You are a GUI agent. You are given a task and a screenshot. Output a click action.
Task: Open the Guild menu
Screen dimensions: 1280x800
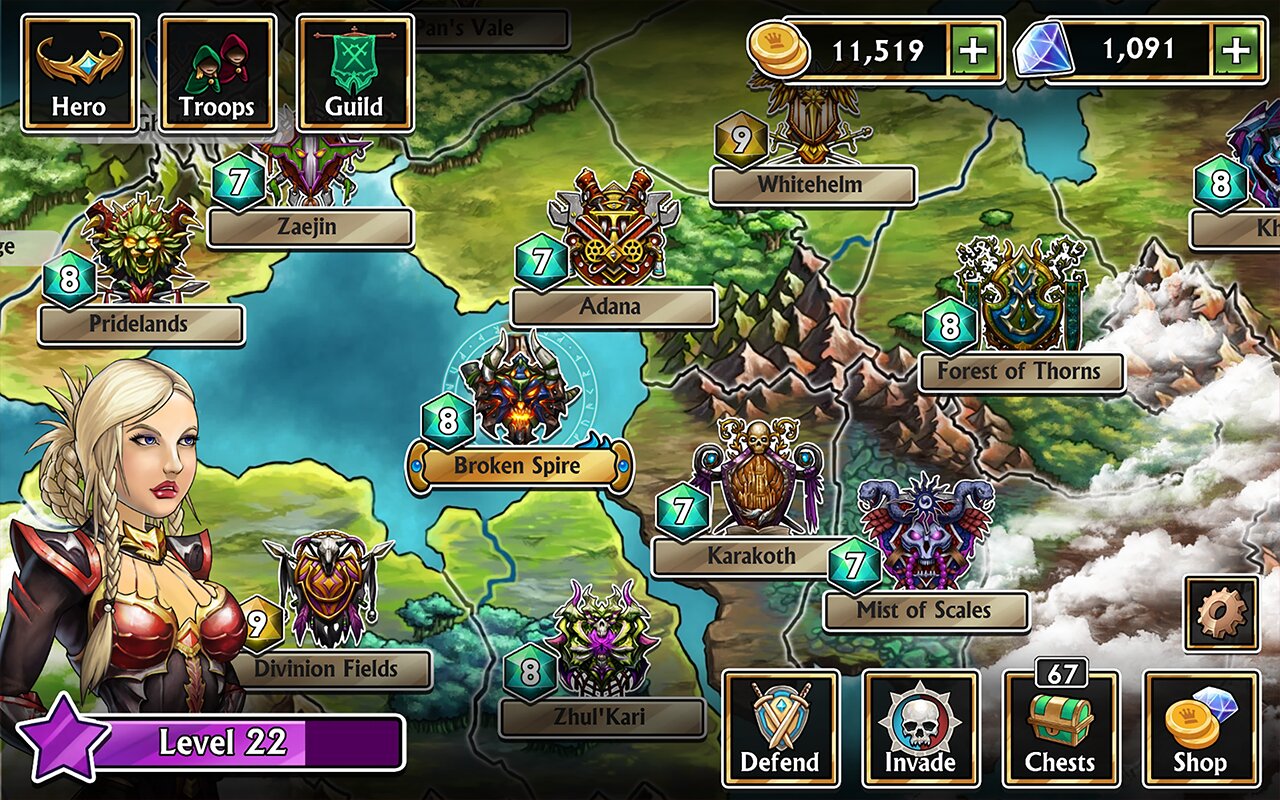(x=355, y=73)
